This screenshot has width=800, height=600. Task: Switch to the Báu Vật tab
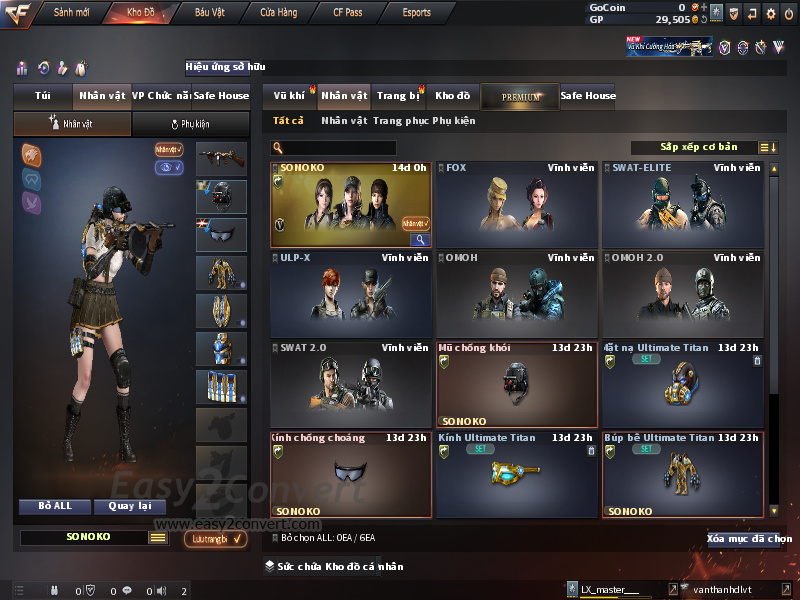click(x=209, y=13)
